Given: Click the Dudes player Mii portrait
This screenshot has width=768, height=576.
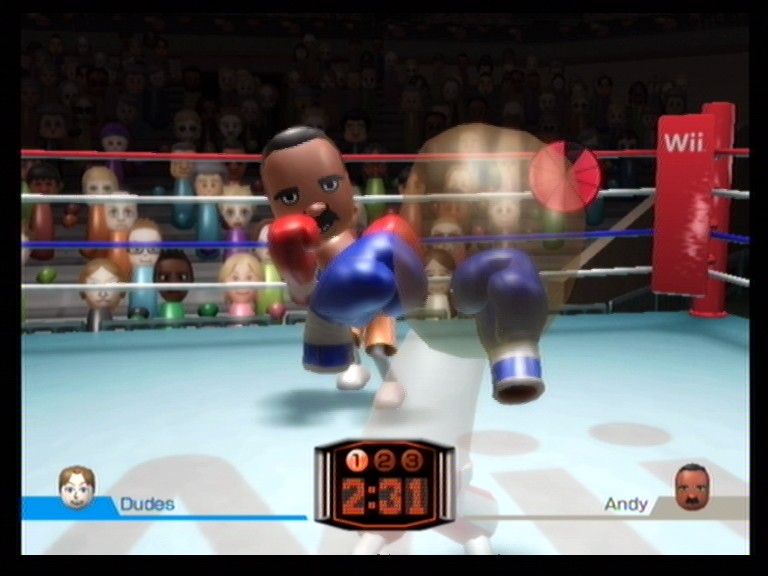Looking at the screenshot, I should (x=77, y=487).
